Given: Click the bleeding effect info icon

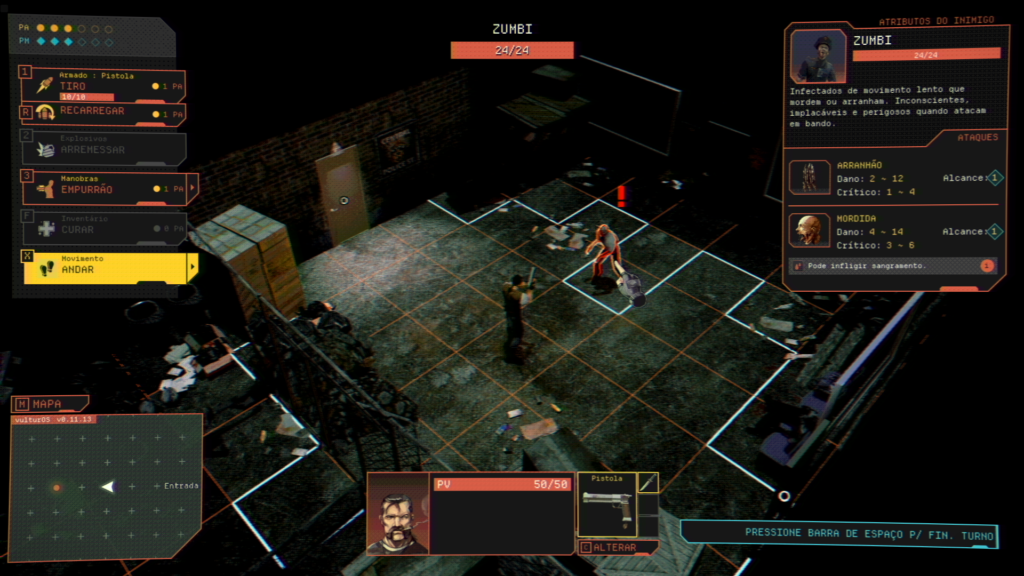Looking at the screenshot, I should (x=986, y=265).
